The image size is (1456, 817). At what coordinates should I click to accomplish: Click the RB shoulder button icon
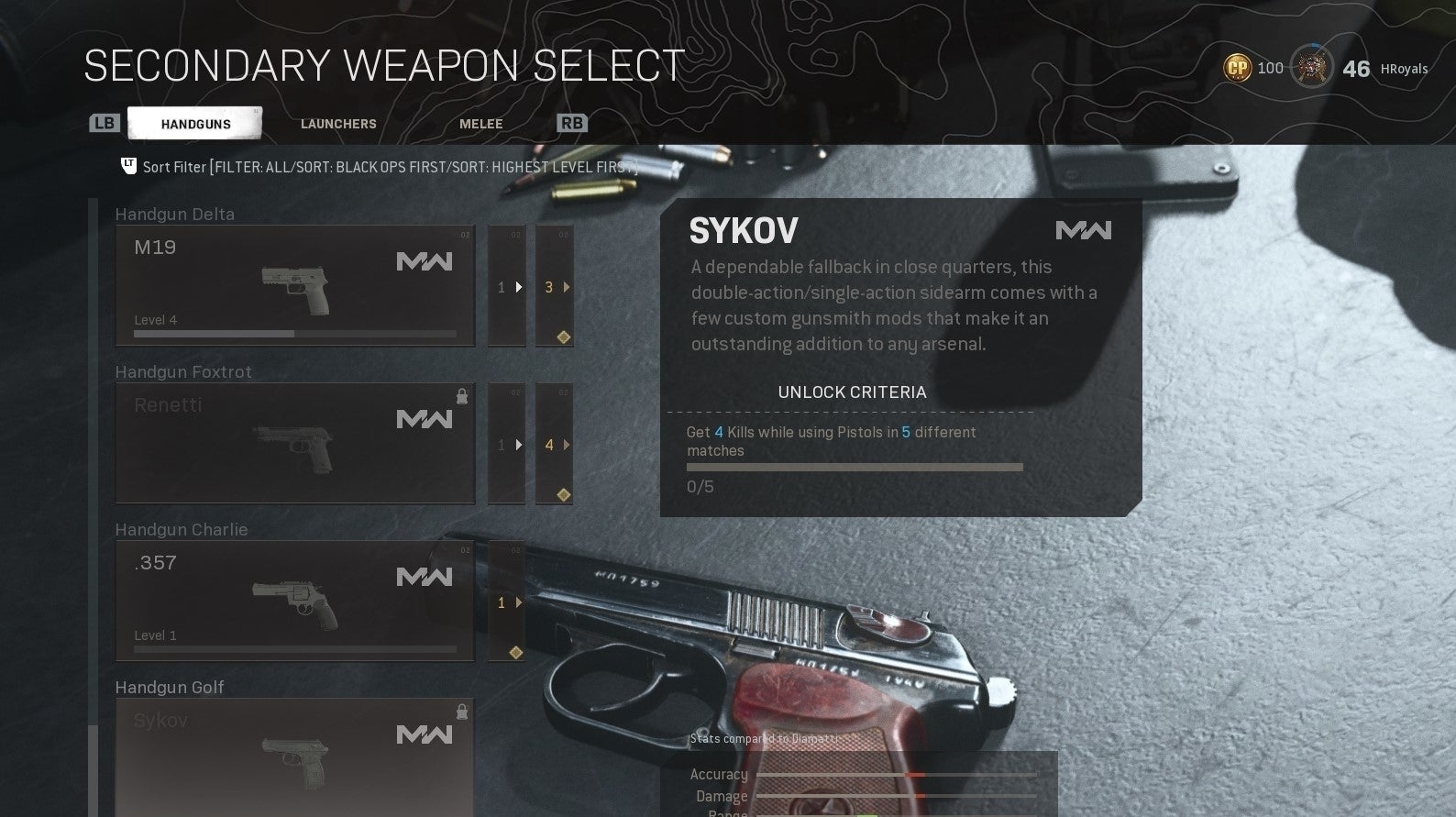coord(571,122)
